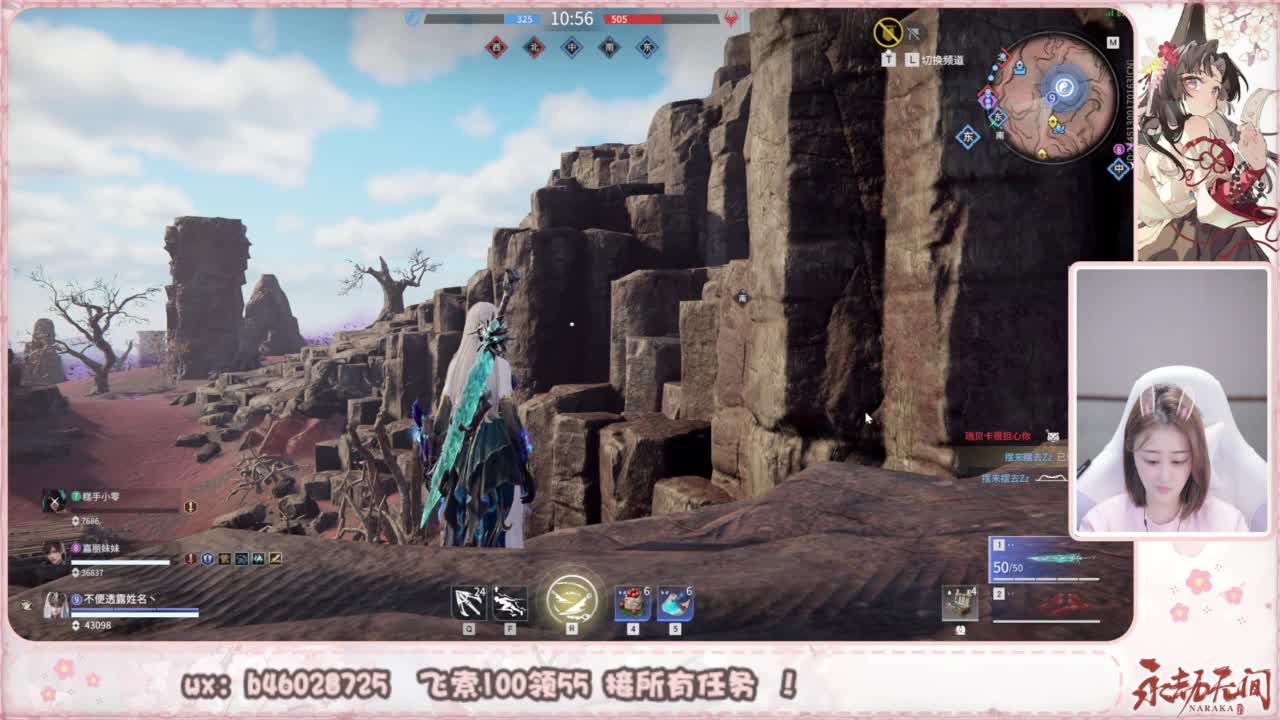This screenshot has width=1280, height=720.
Task: Activate the F sprint ability icon
Action: tap(511, 605)
